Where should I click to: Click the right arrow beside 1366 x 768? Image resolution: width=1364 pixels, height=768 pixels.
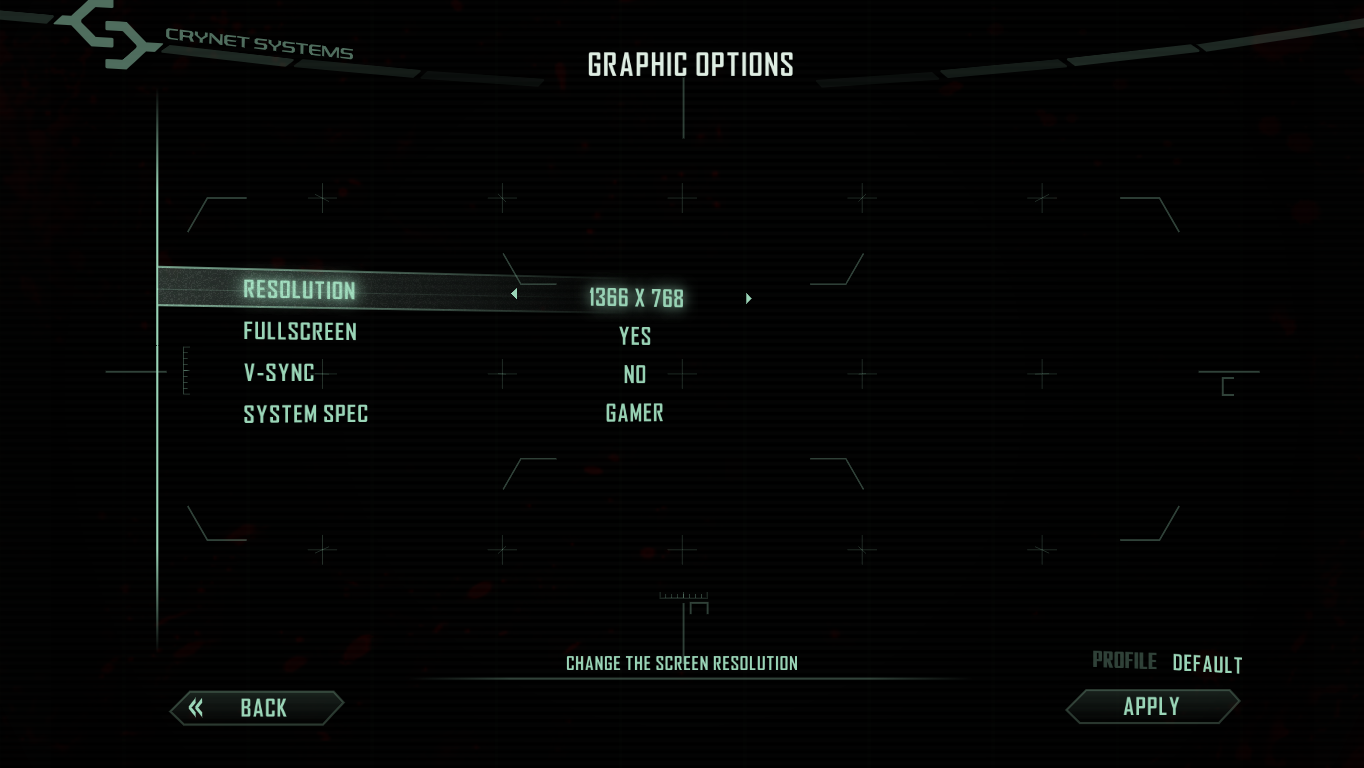tap(748, 298)
